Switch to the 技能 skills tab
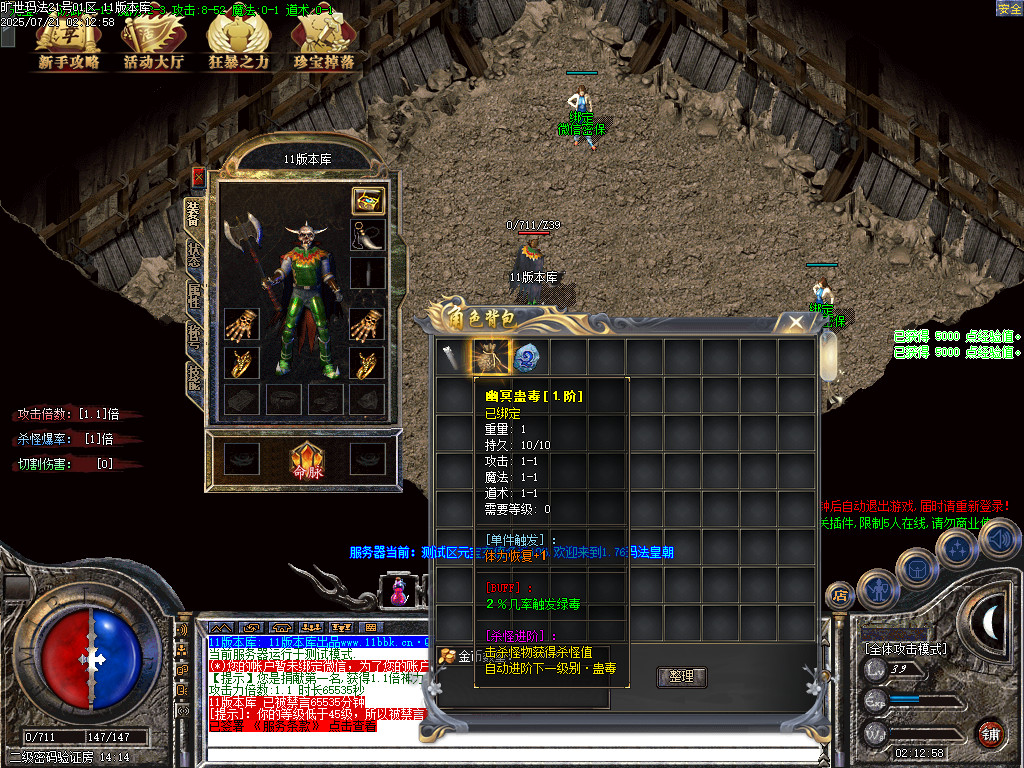The width and height of the screenshot is (1024, 768). [x=194, y=377]
